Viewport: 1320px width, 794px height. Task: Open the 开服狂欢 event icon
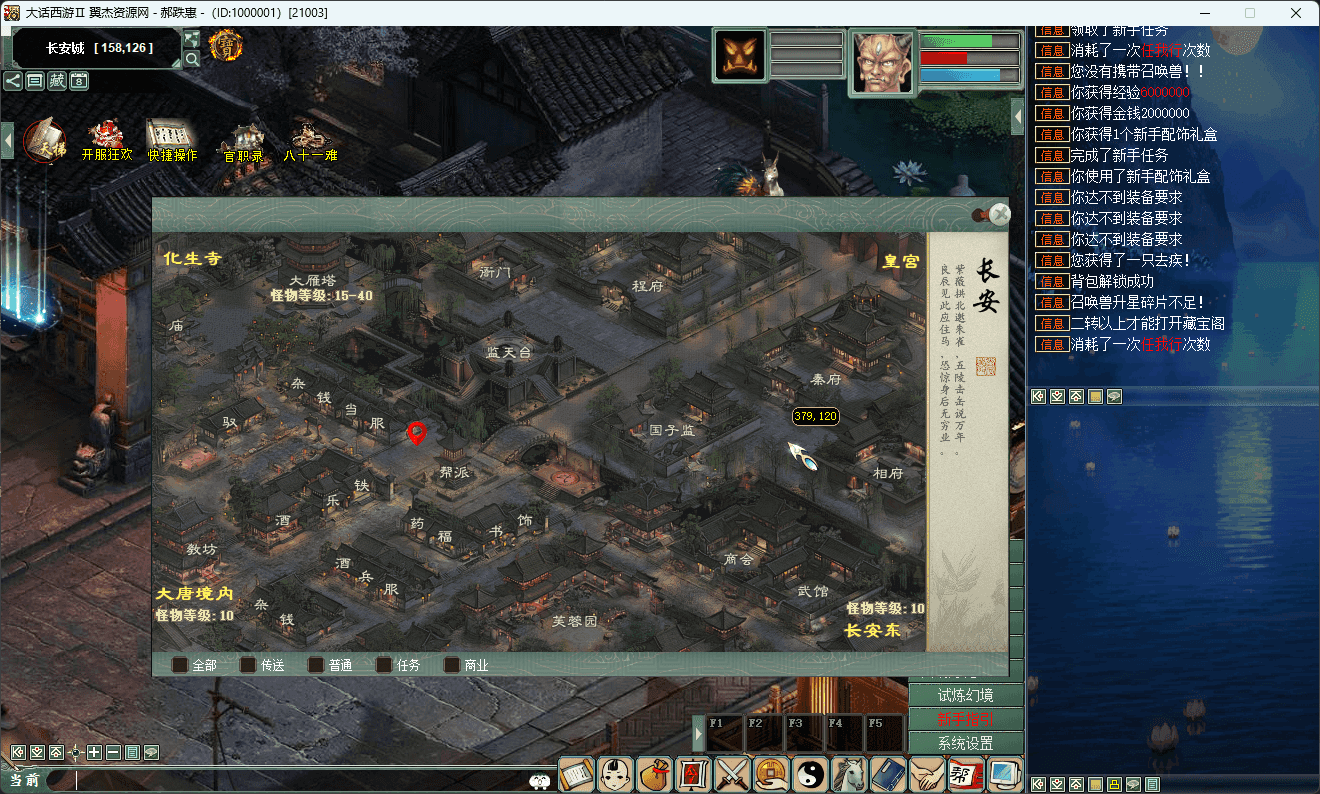coord(106,139)
